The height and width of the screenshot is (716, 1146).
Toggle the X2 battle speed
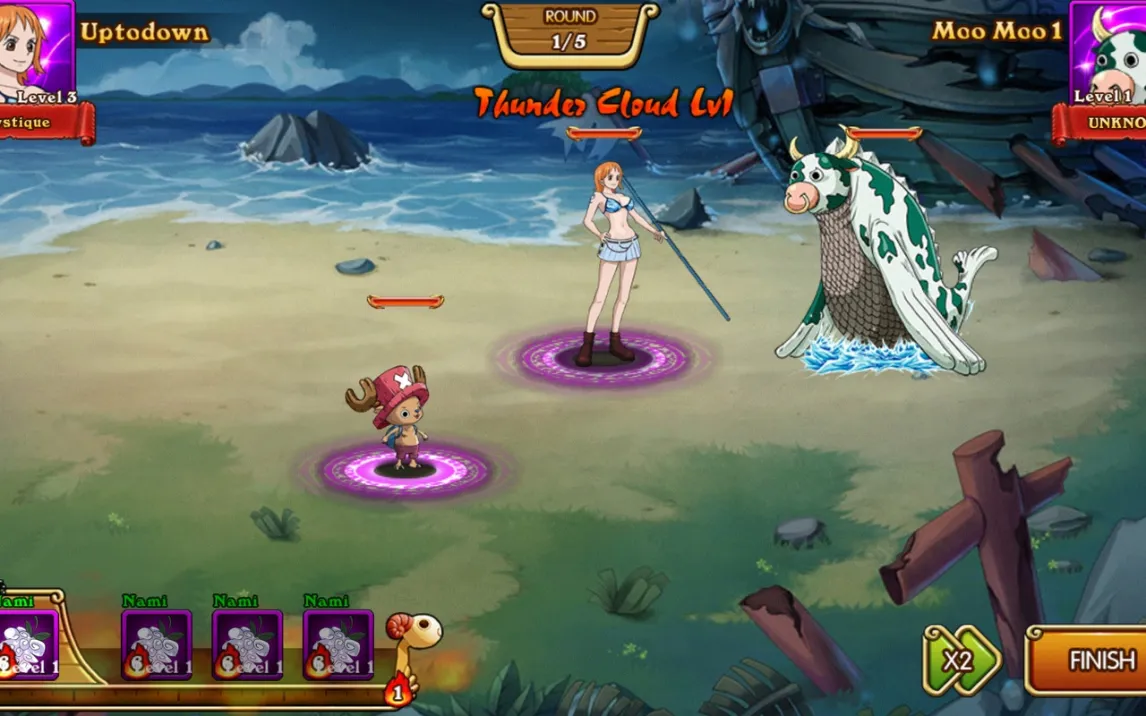[960, 660]
